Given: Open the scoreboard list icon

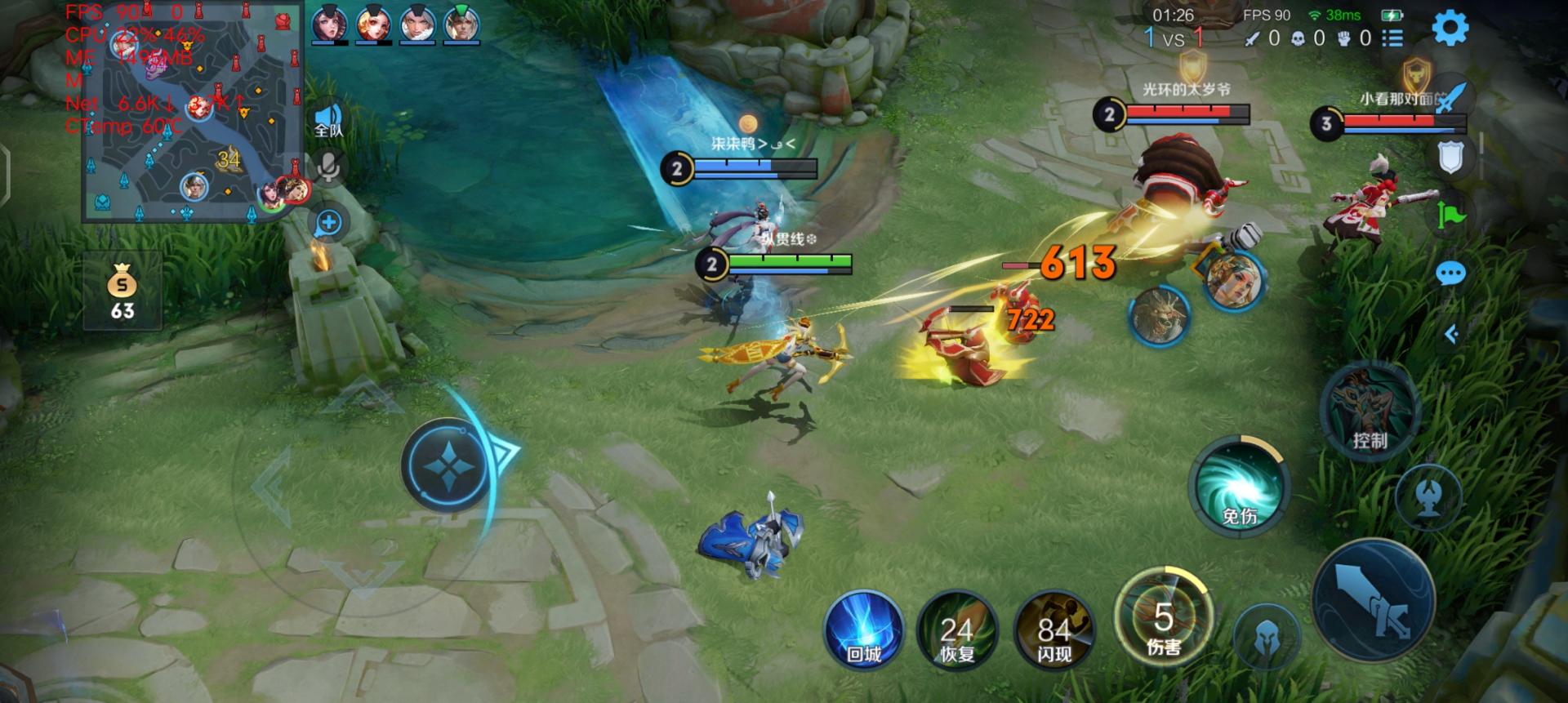Looking at the screenshot, I should [x=1392, y=38].
